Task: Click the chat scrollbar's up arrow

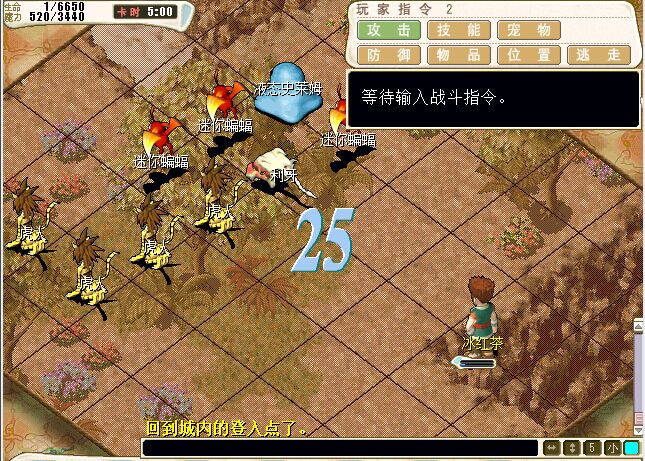Action: click(x=639, y=325)
